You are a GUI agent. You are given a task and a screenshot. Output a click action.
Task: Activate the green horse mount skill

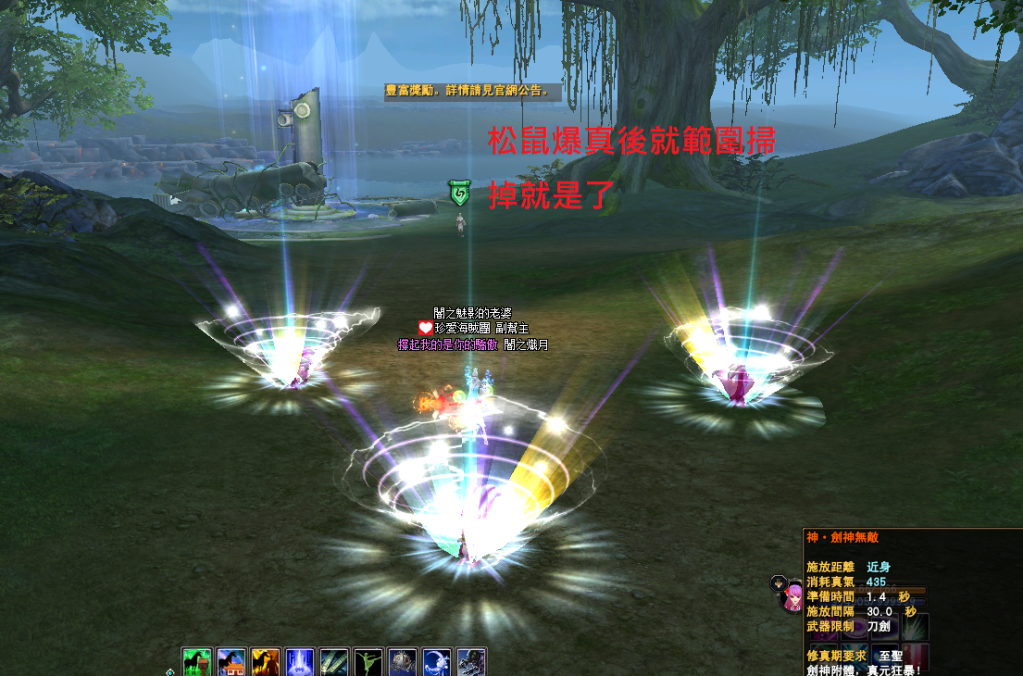(x=198, y=662)
